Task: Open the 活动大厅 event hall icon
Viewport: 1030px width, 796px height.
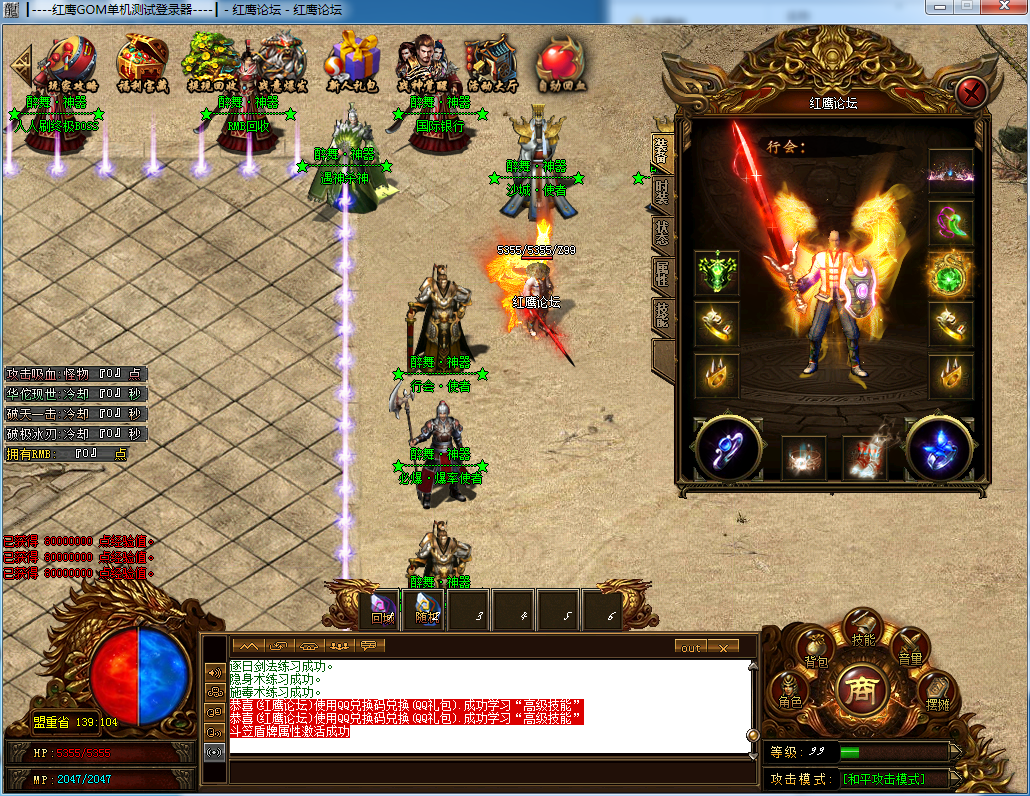Action: (490, 62)
